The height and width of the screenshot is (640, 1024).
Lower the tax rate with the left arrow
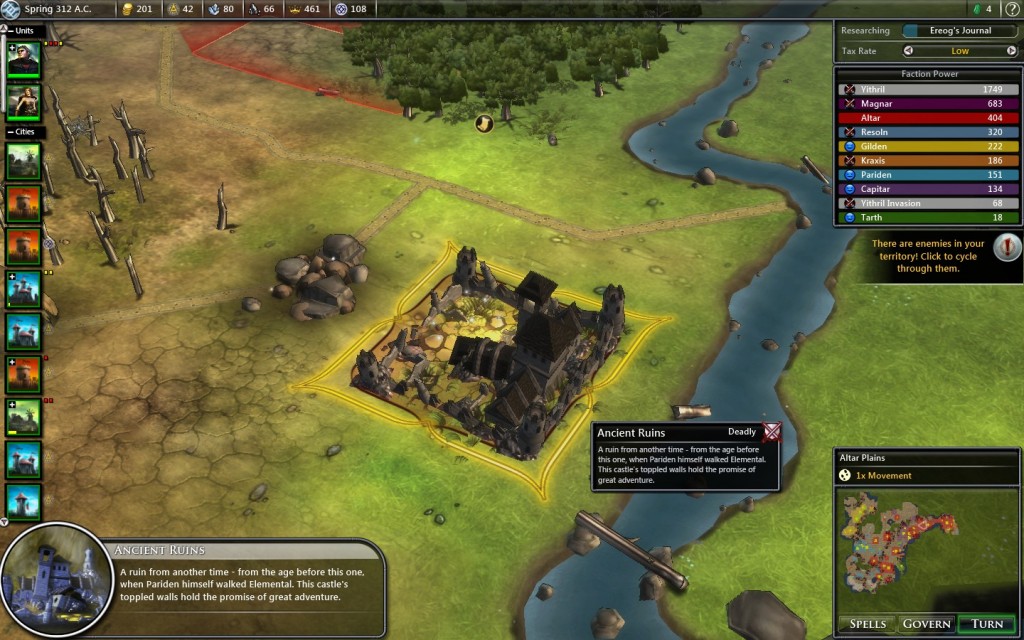909,50
